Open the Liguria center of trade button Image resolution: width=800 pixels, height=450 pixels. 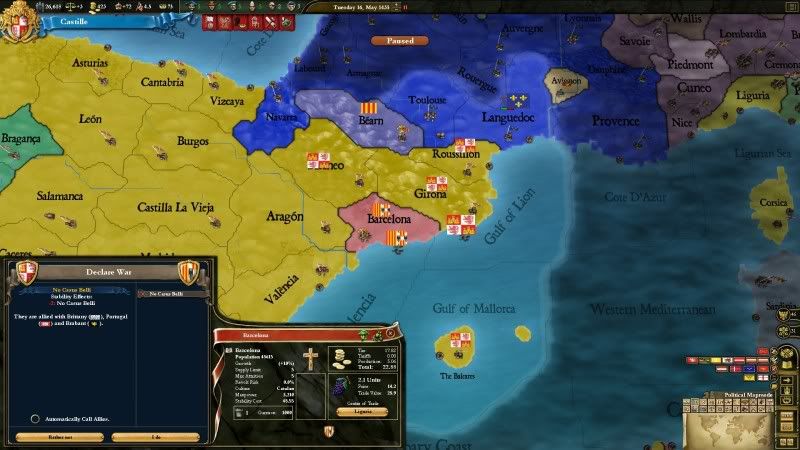click(x=362, y=411)
